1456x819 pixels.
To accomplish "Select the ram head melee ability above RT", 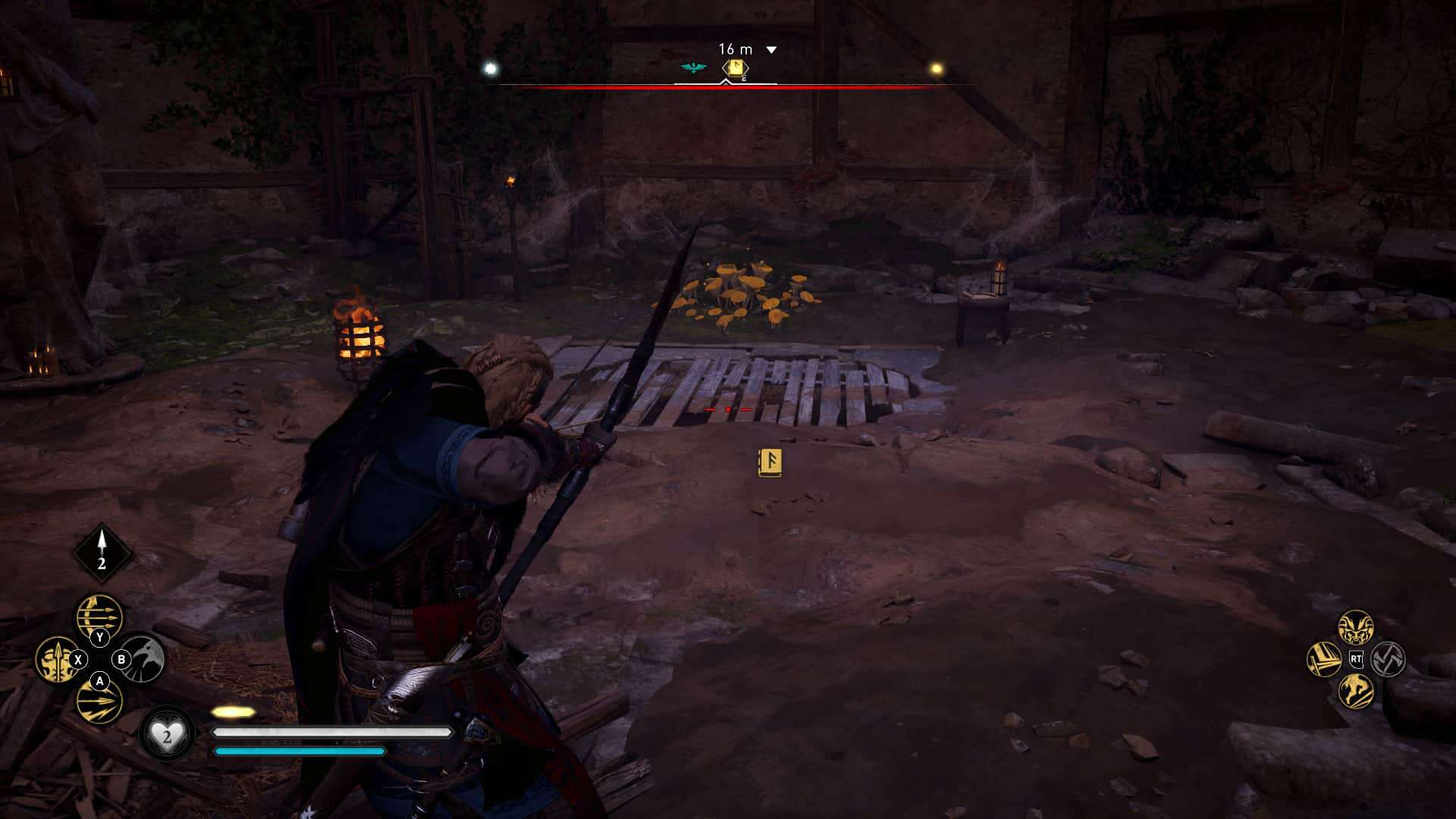I will click(x=1356, y=626).
